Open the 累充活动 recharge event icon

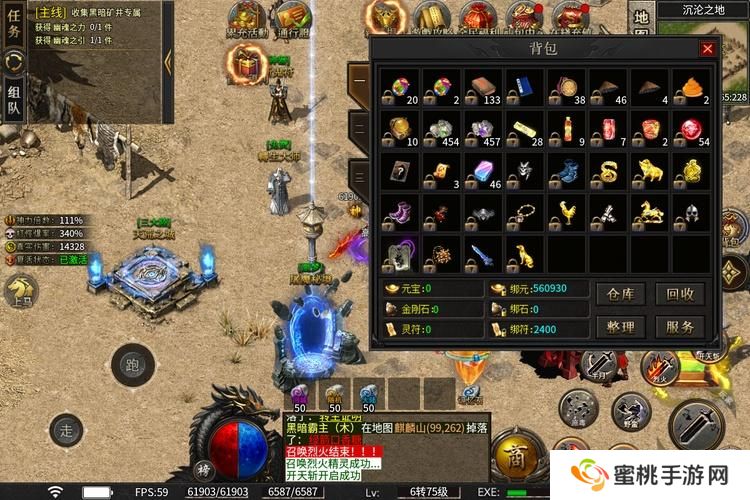[244, 18]
